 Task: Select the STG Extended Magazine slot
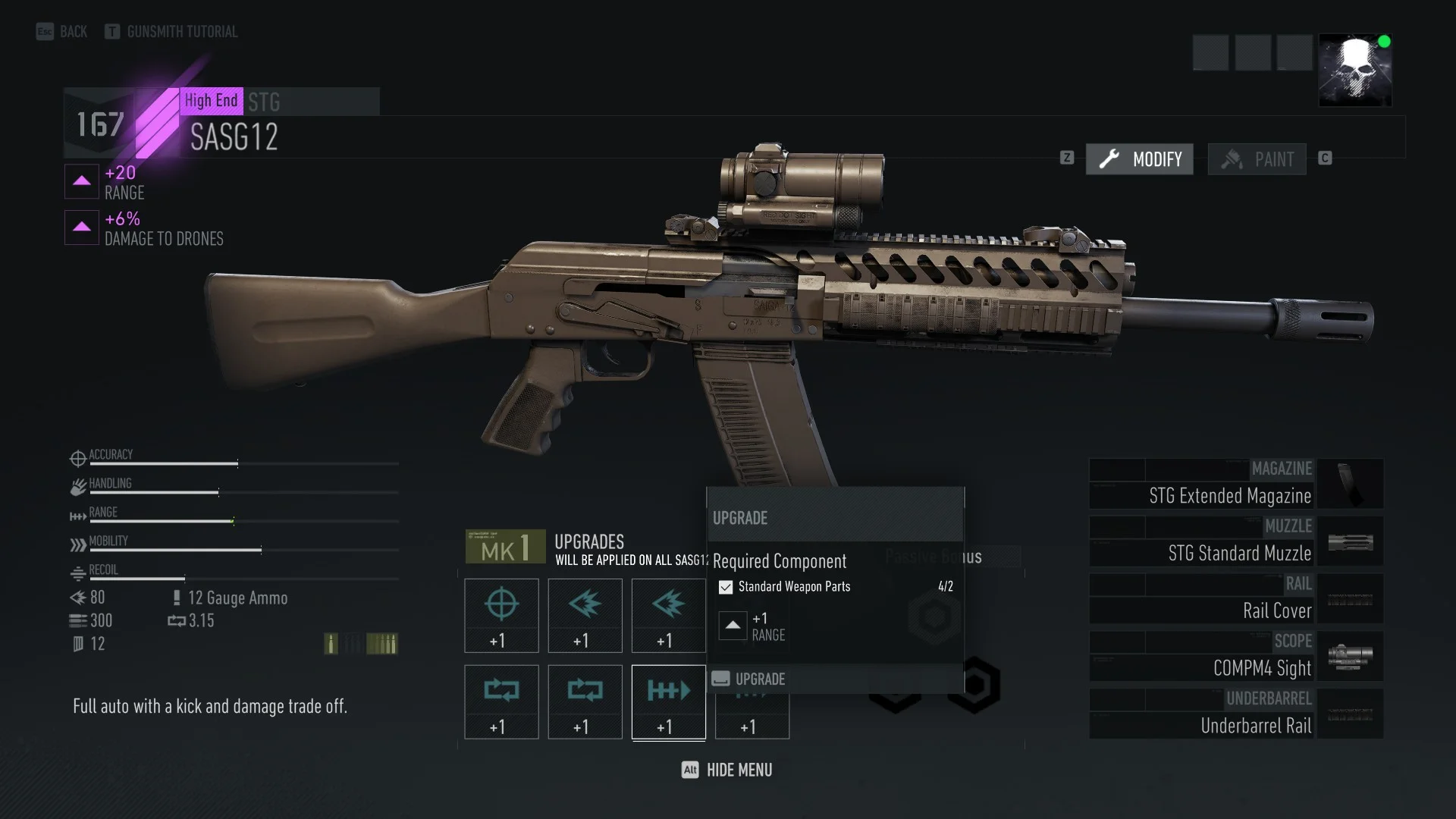click(1236, 484)
